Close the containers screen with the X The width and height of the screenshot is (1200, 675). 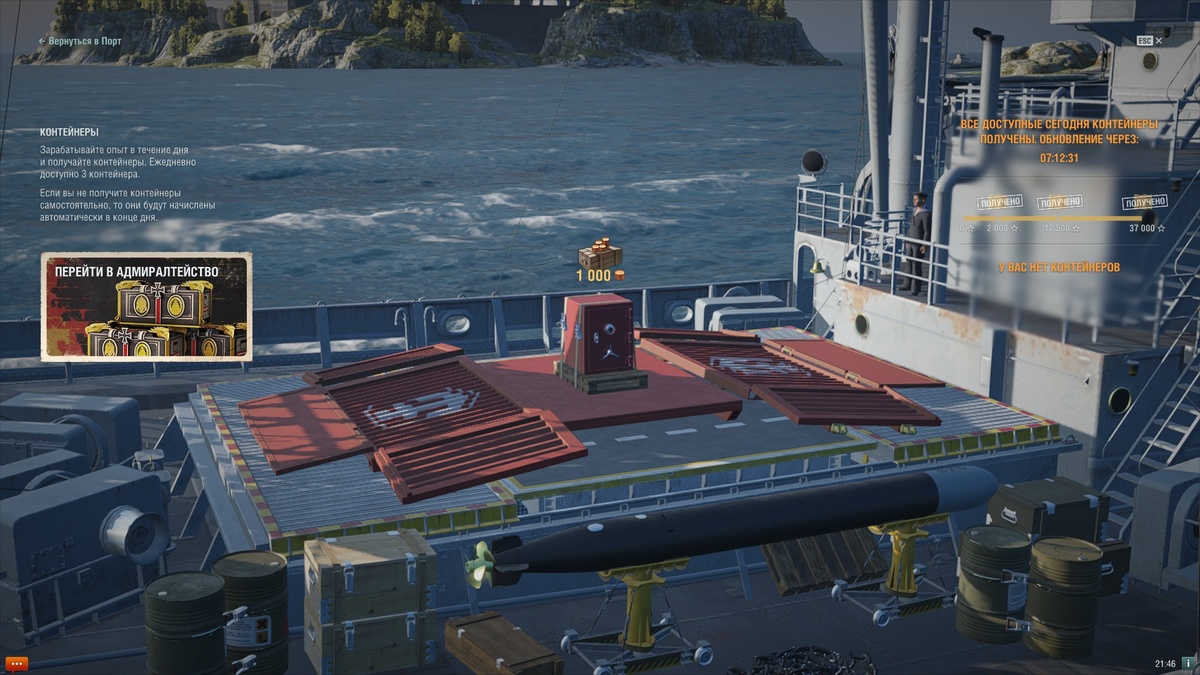point(1158,41)
